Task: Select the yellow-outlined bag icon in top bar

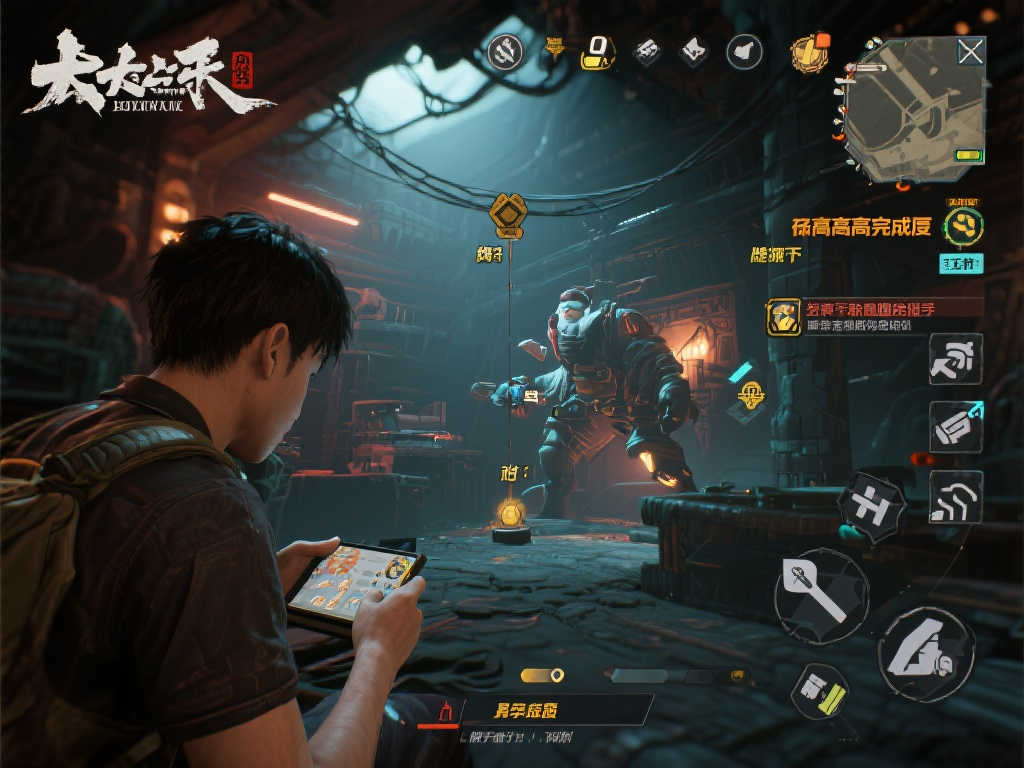Action: tap(597, 49)
